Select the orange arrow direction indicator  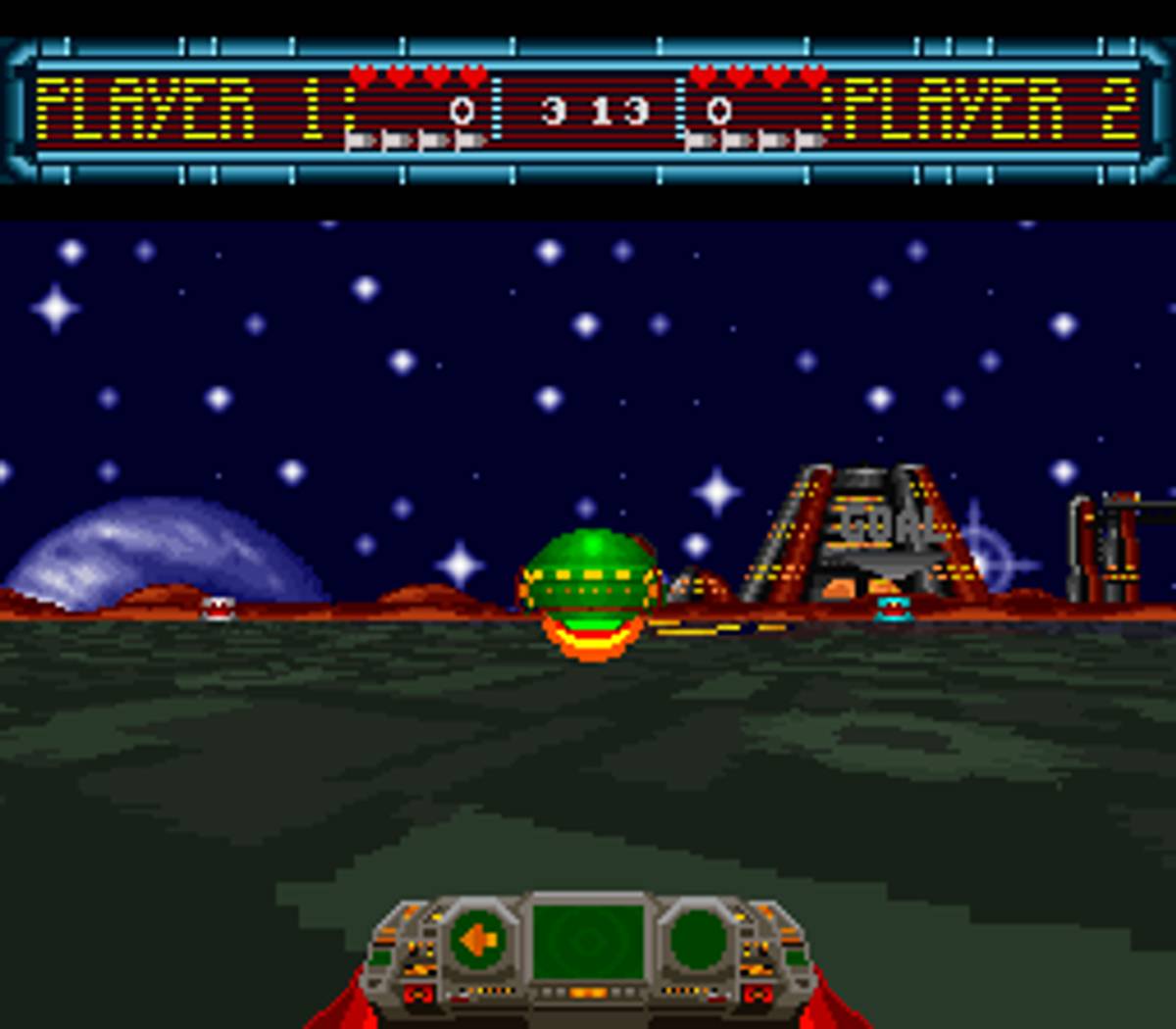tap(479, 942)
